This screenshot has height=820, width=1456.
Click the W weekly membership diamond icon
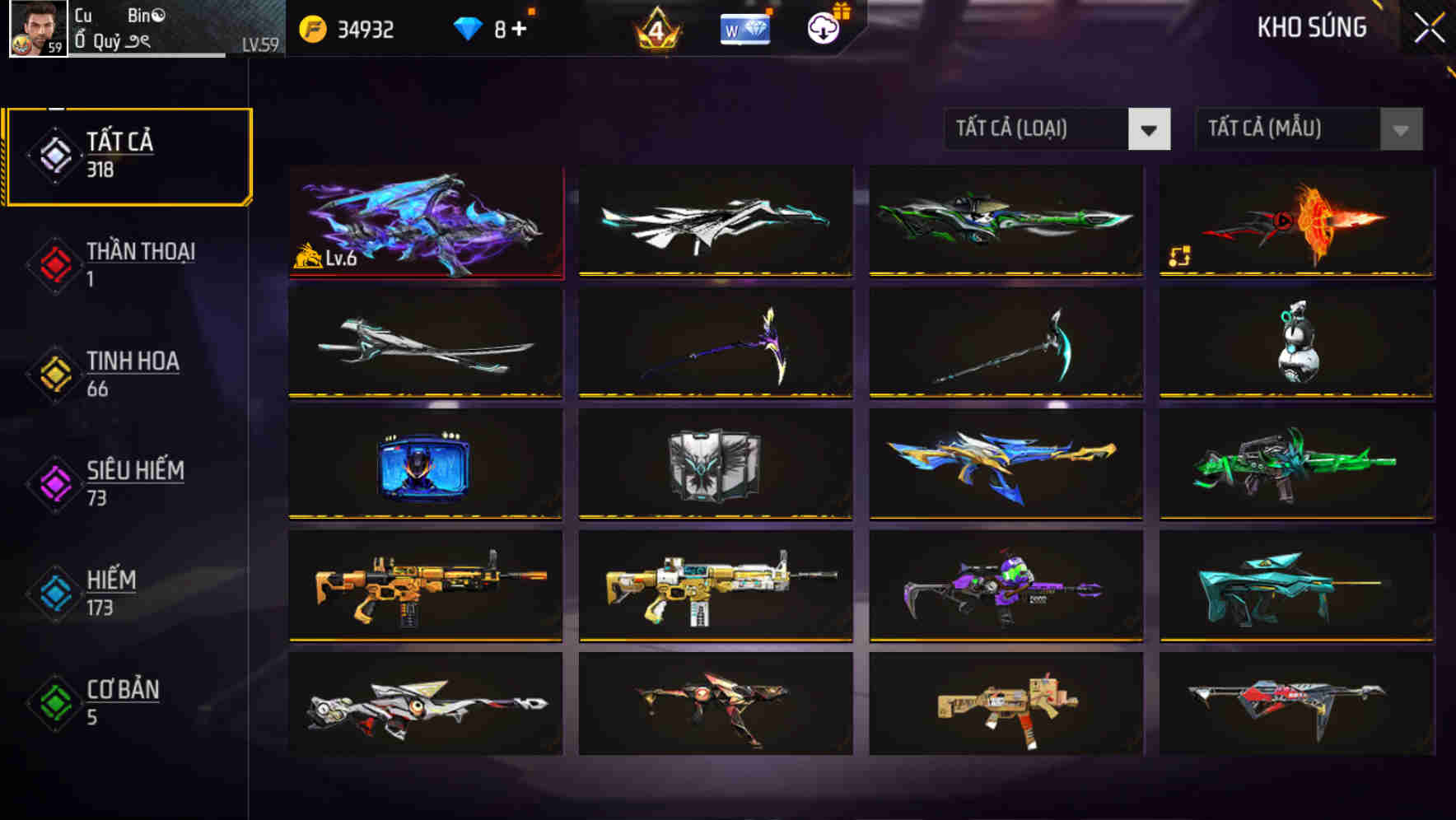(744, 30)
